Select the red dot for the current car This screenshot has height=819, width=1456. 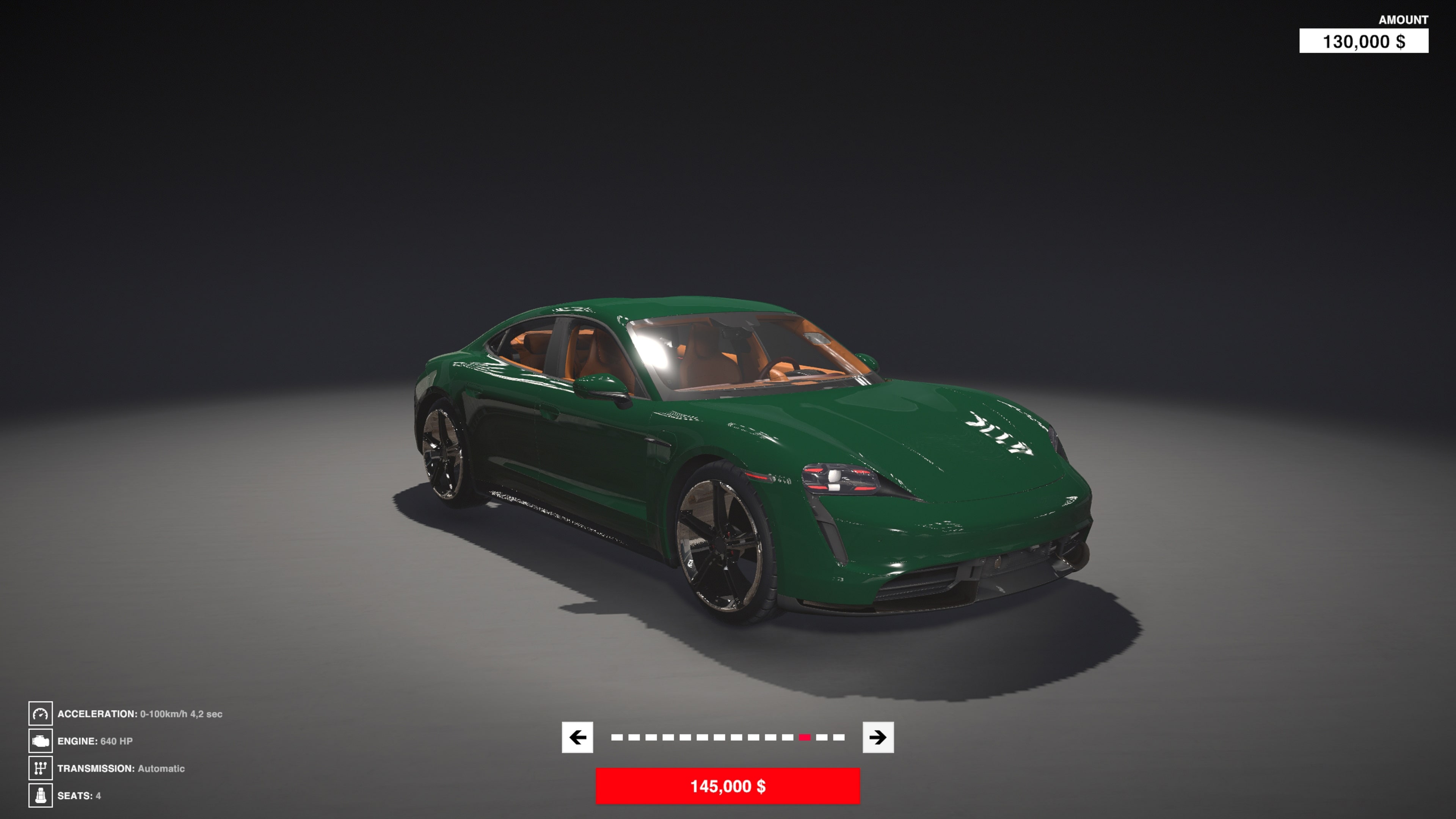[x=805, y=737]
